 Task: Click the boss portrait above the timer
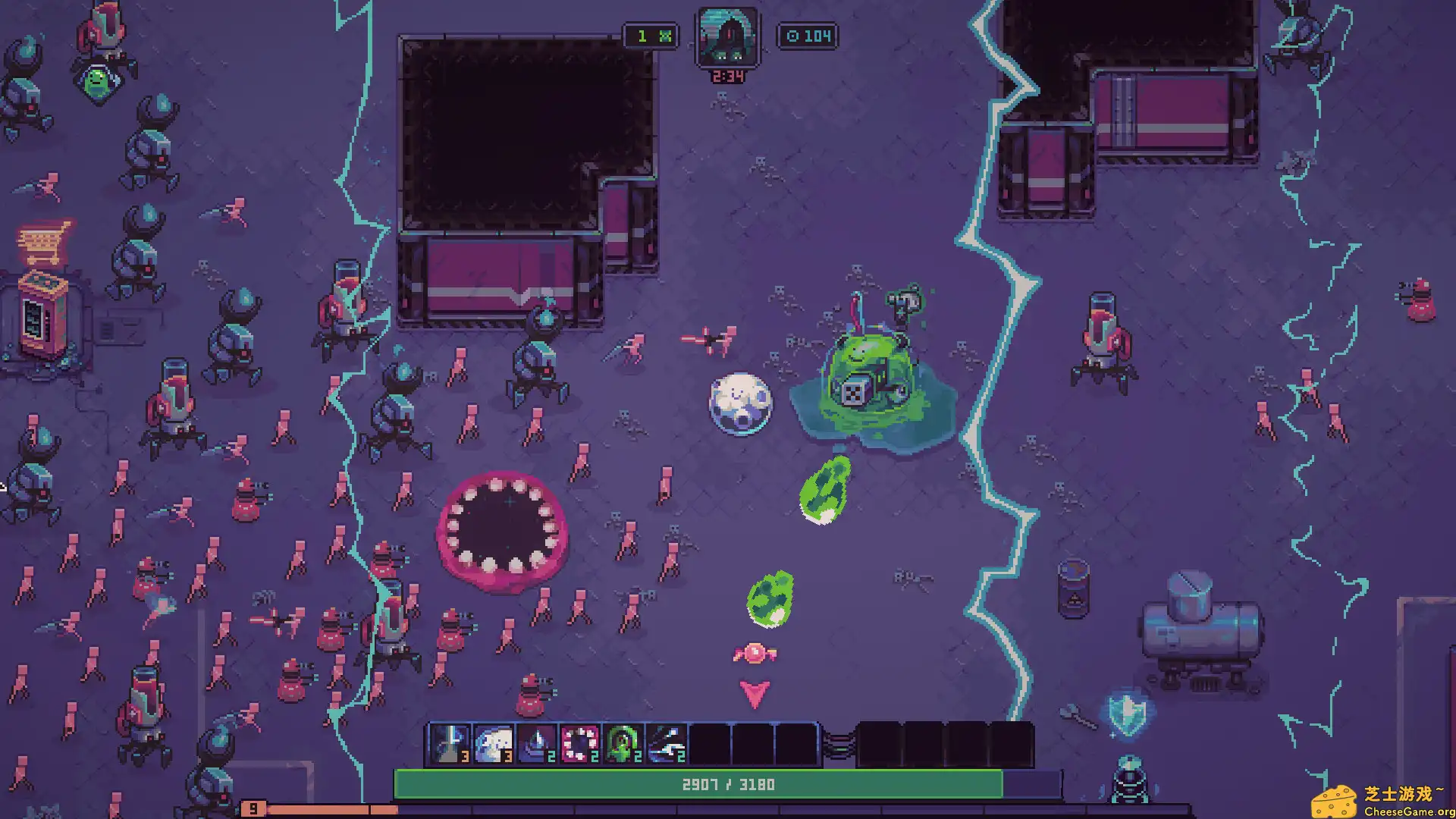coord(728,37)
